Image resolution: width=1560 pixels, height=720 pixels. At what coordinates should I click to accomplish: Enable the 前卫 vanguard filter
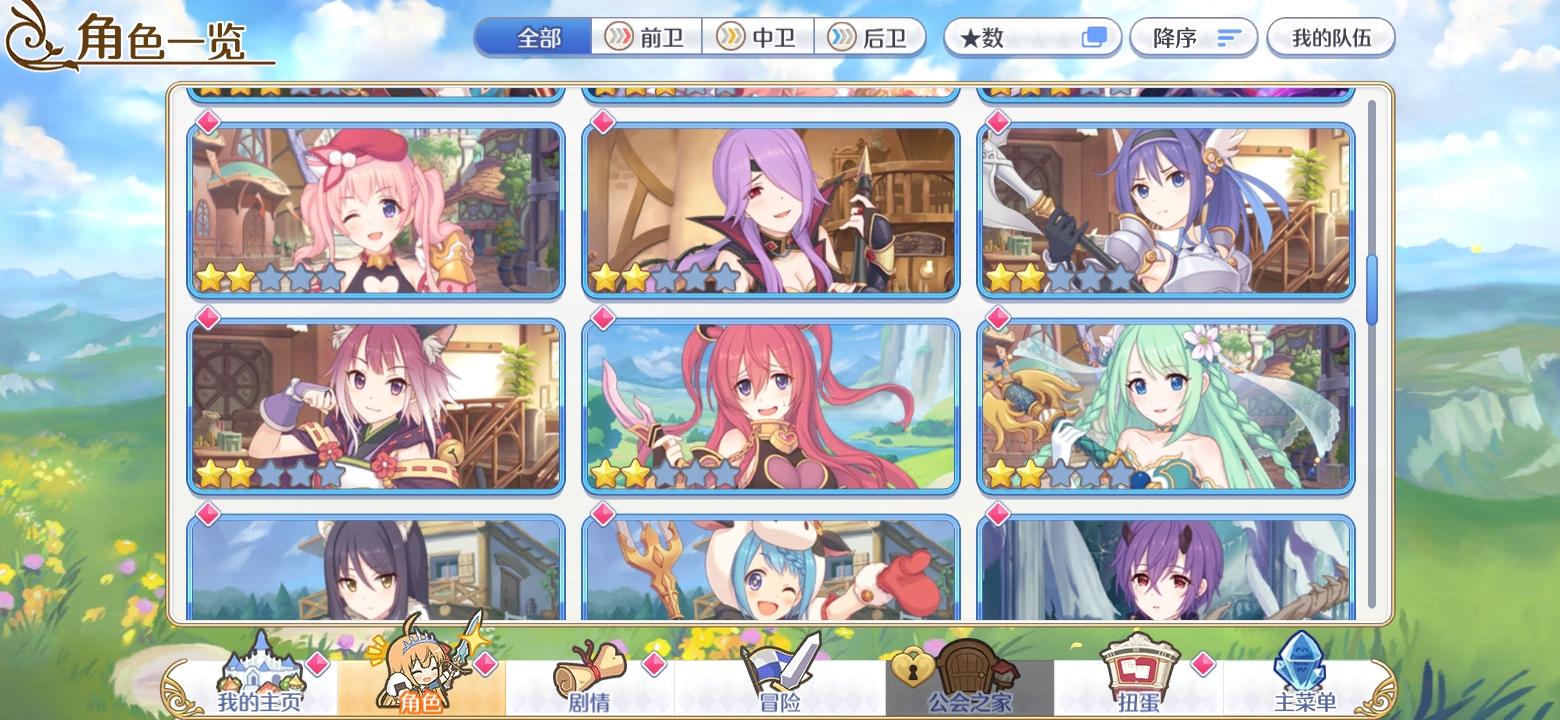646,37
